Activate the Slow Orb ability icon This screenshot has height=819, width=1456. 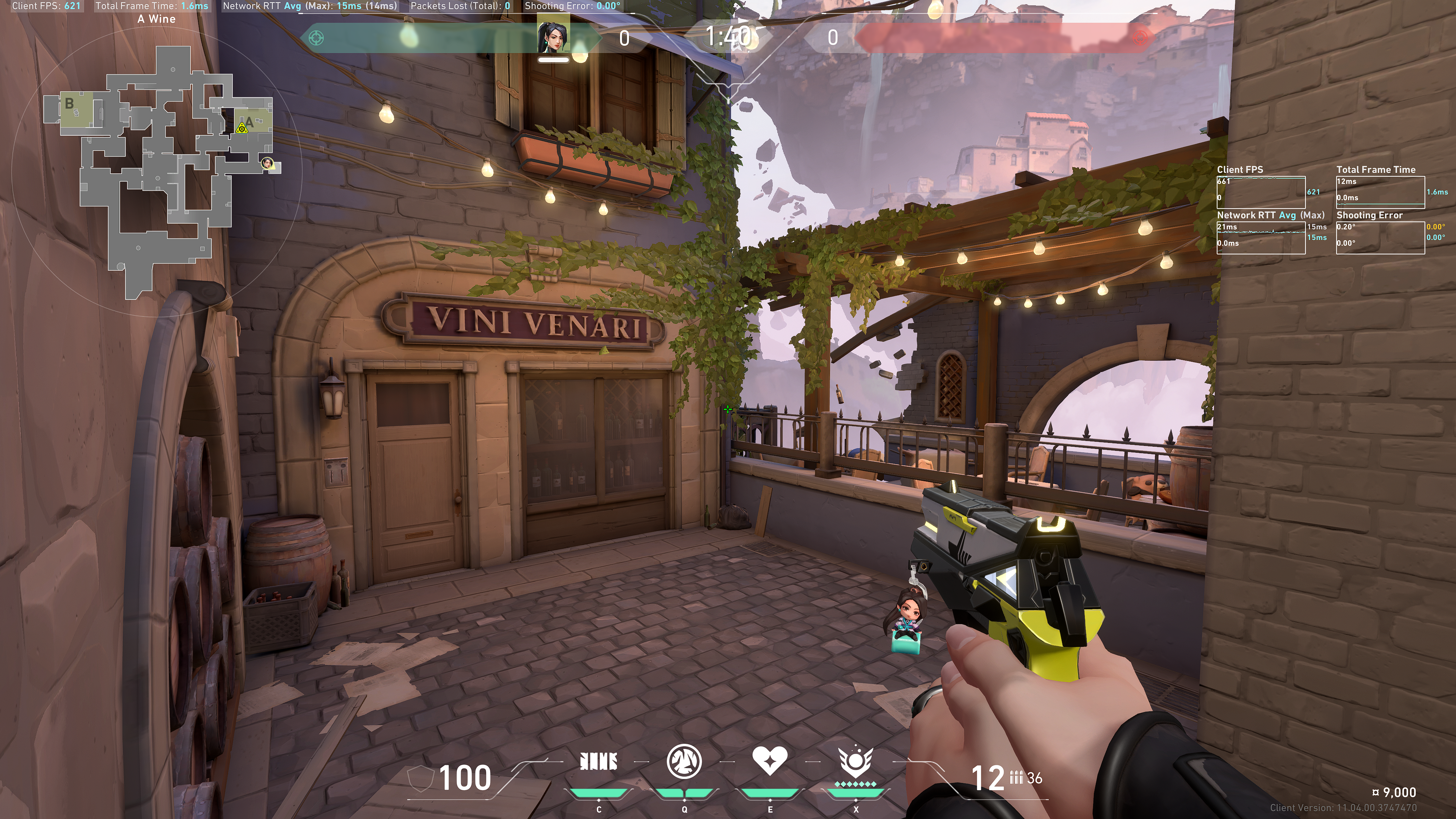pos(684,761)
